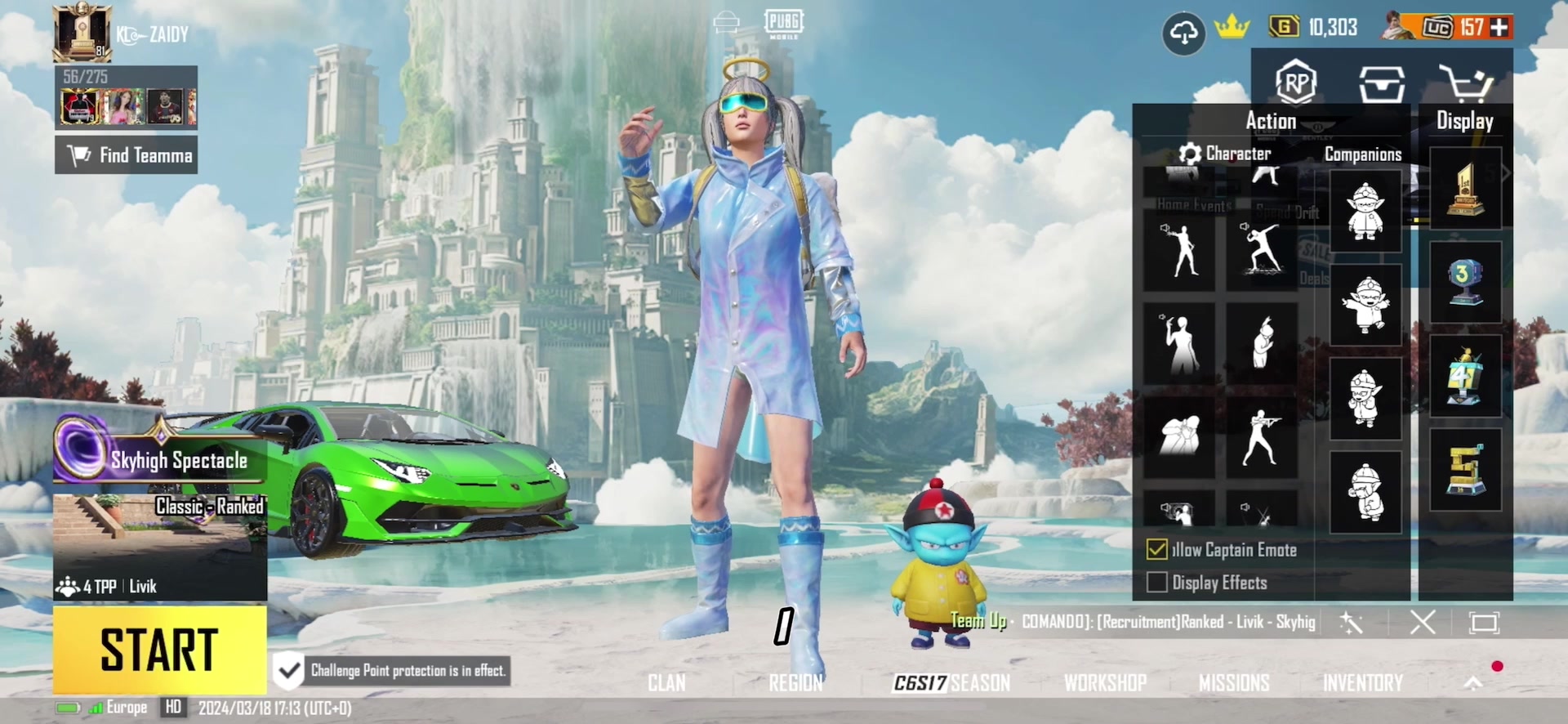Screen dimensions: 1568x724
Task: Open the Find Teammates panel
Action: (x=127, y=155)
